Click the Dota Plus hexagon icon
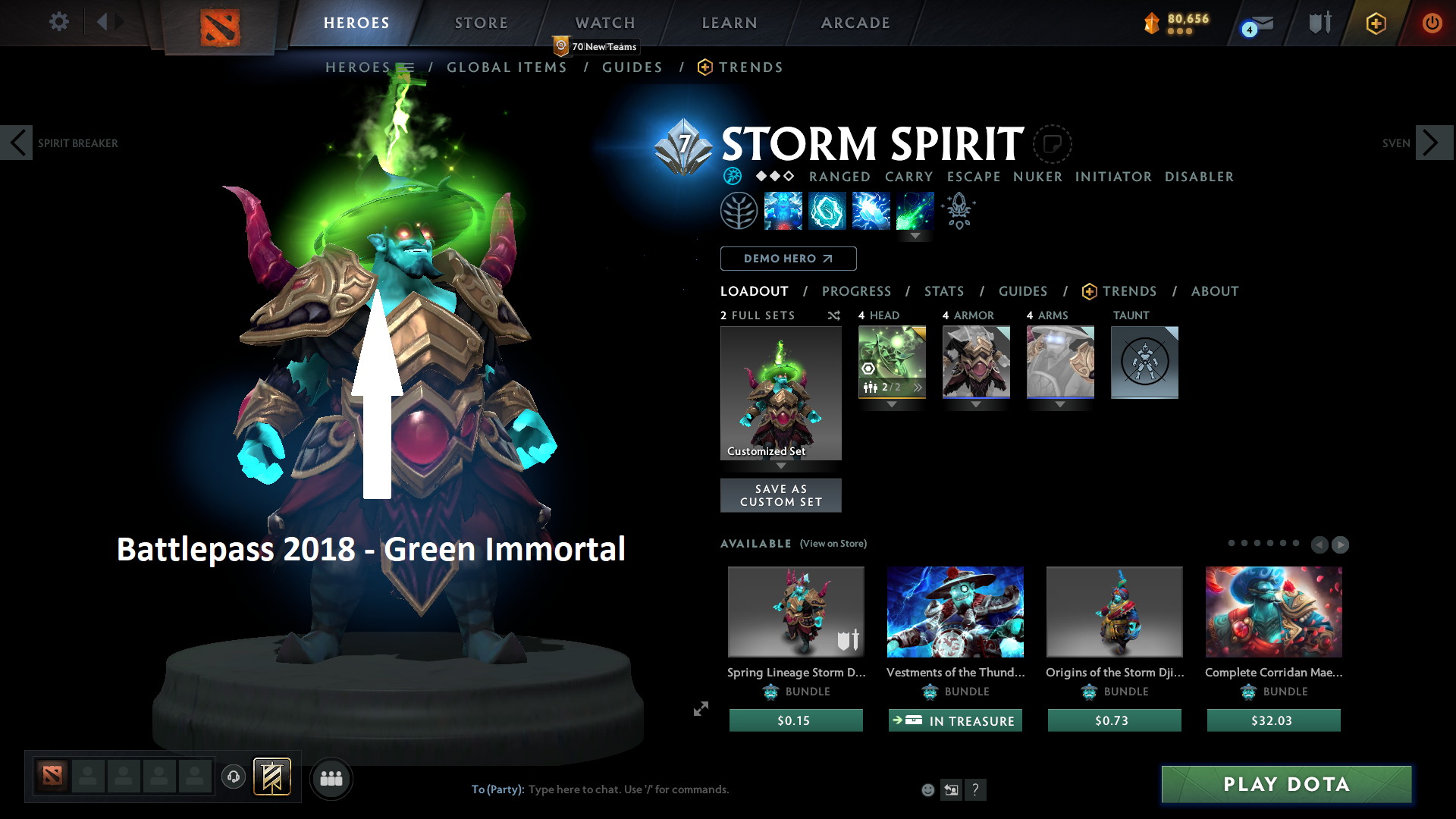Image resolution: width=1456 pixels, height=819 pixels. (1376, 23)
